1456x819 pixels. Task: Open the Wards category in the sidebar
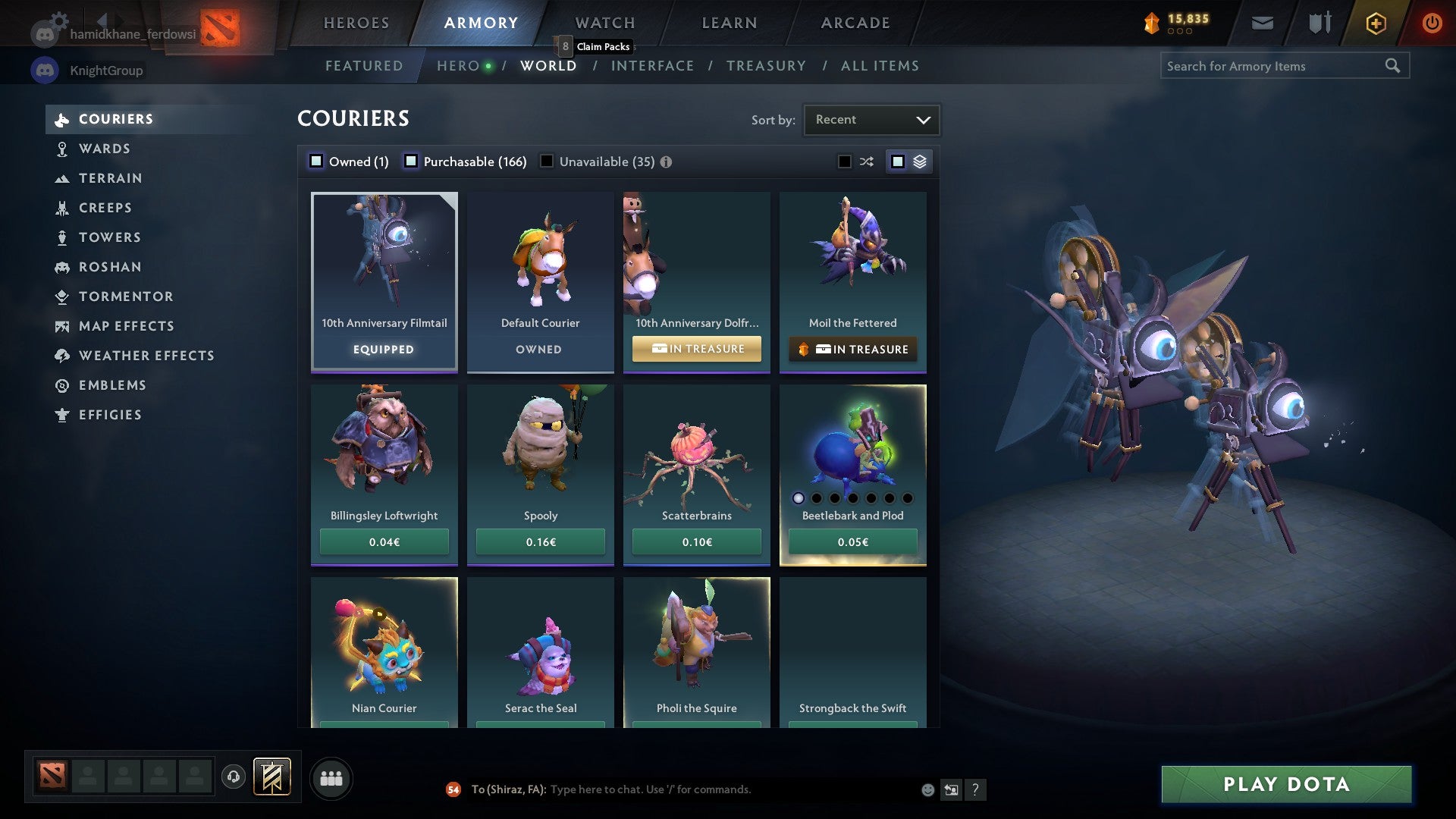pyautogui.click(x=103, y=149)
